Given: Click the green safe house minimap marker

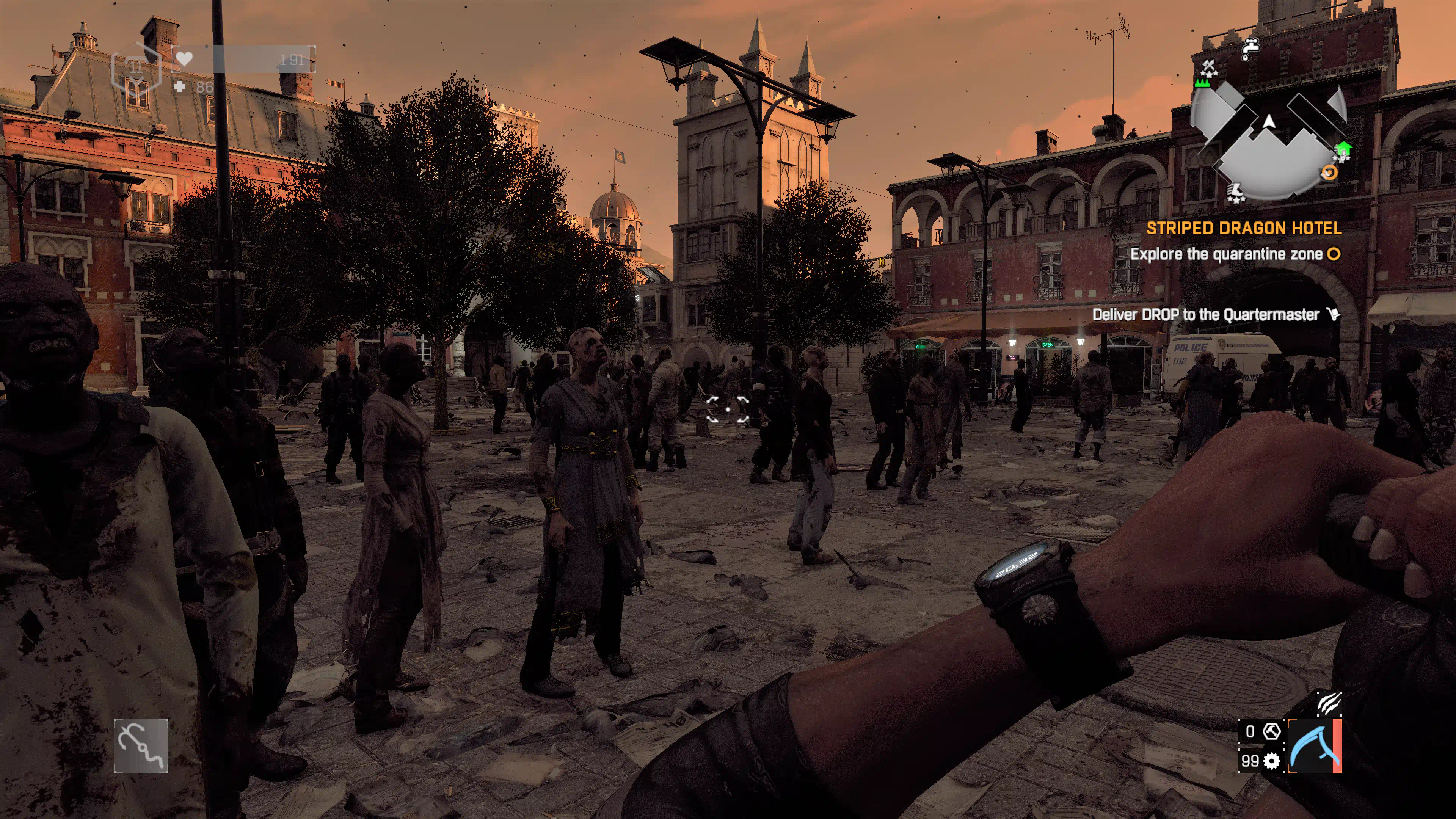Looking at the screenshot, I should tap(1343, 149).
